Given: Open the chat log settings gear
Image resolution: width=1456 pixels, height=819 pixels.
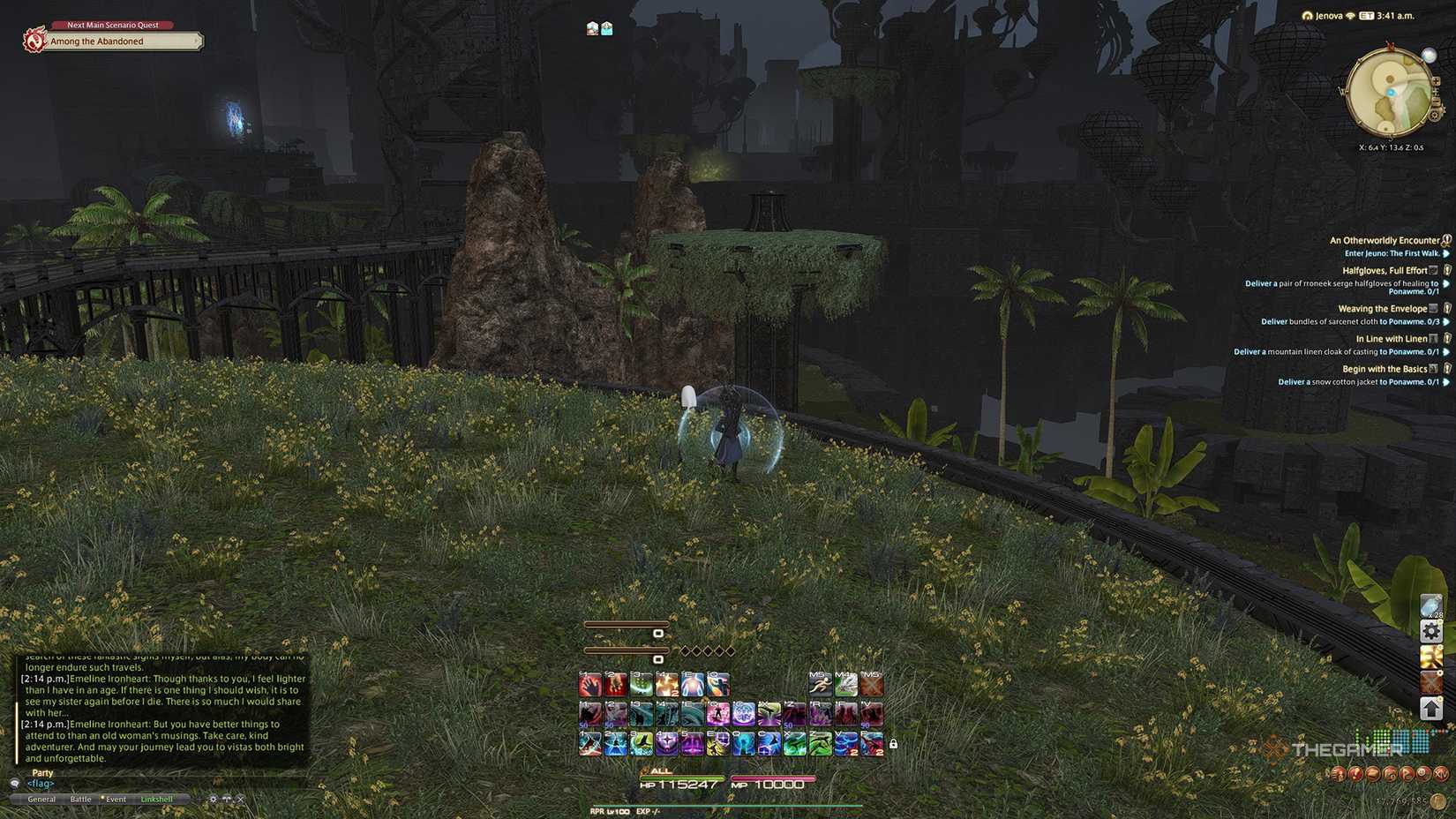Looking at the screenshot, I should point(214,799).
